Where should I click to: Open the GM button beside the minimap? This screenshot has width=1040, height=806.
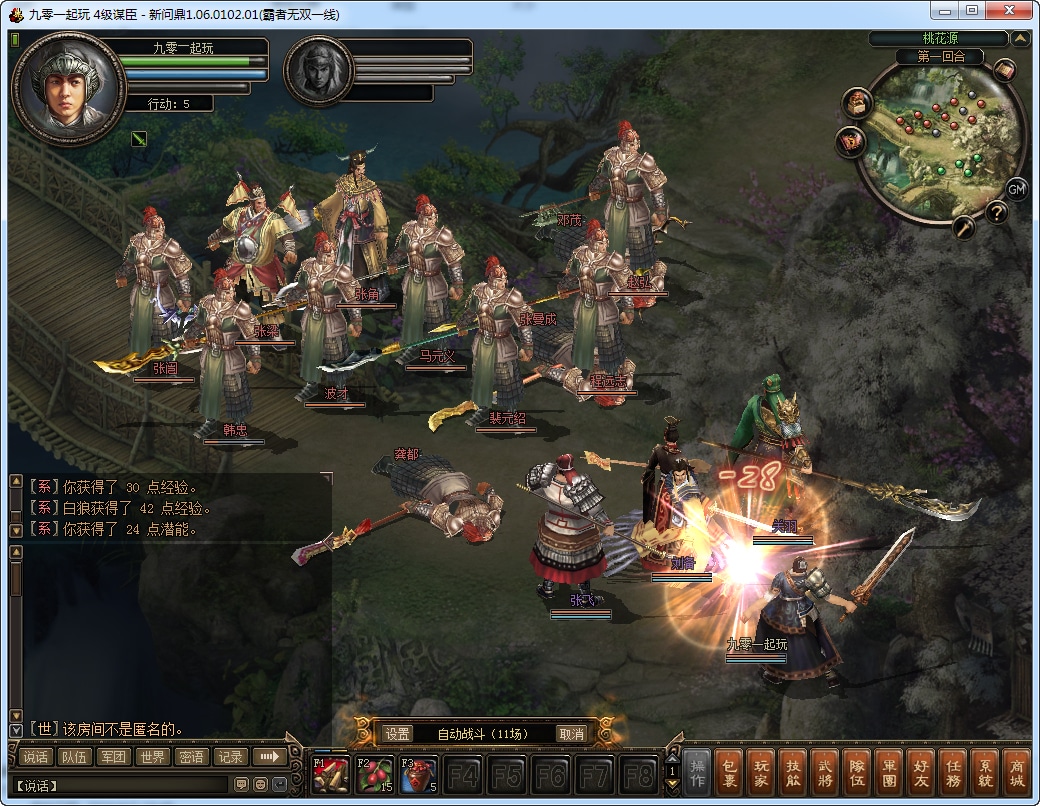(1016, 188)
